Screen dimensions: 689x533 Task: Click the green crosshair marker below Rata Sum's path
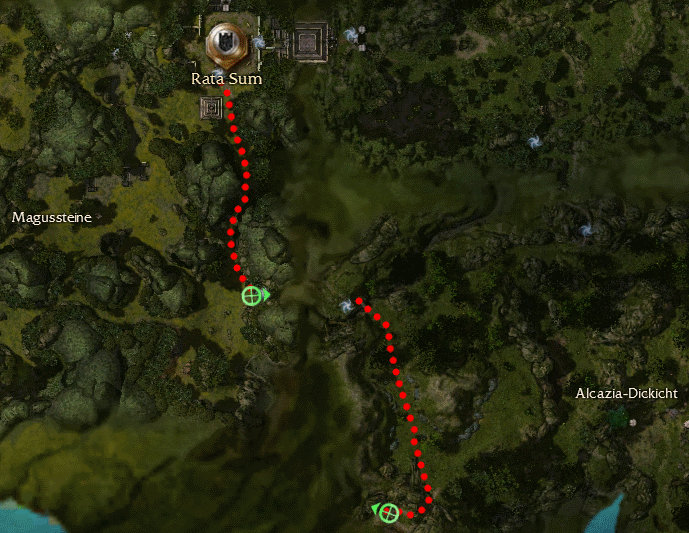pos(252,295)
